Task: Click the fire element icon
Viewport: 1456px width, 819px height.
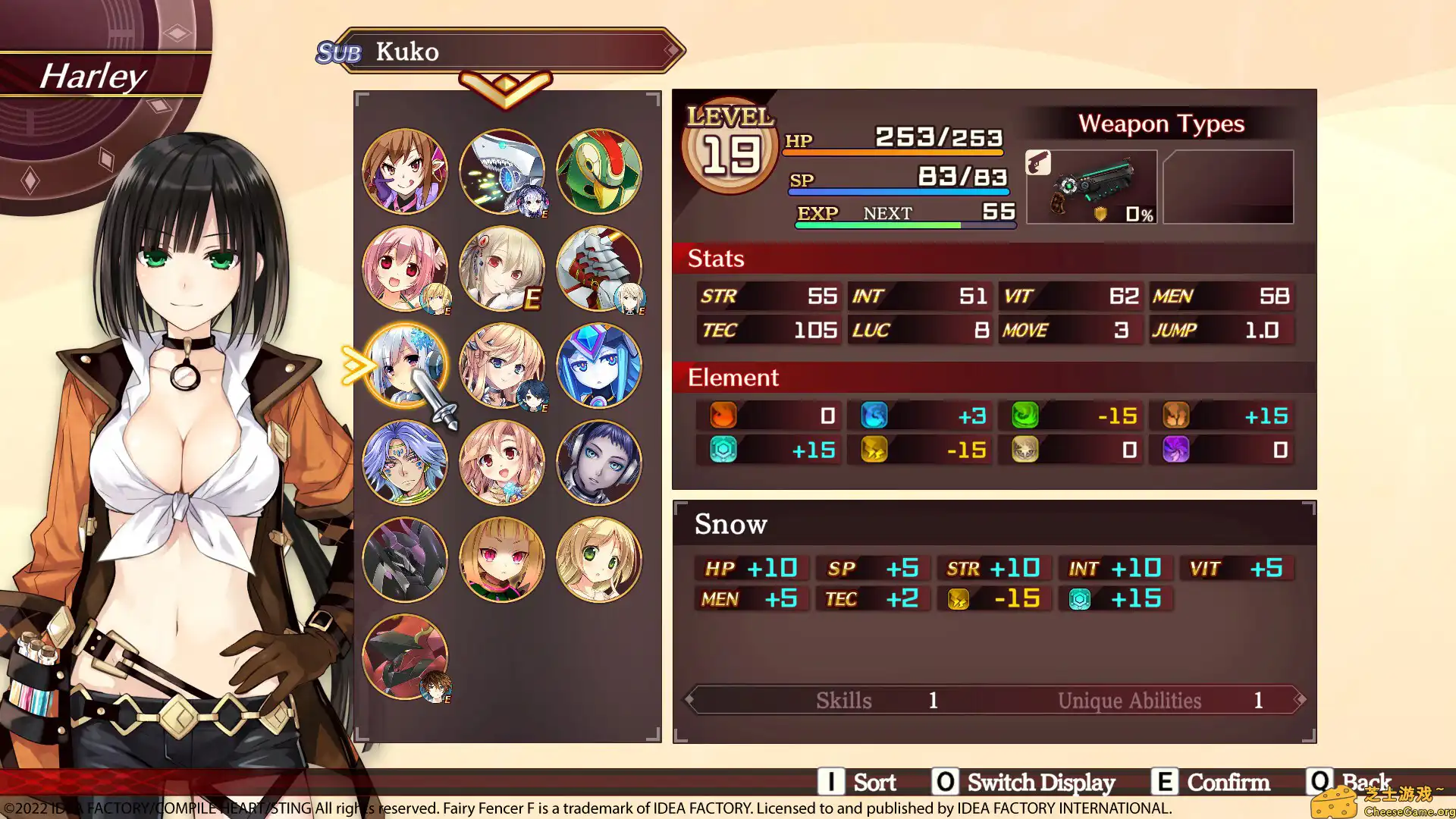Action: click(x=723, y=415)
